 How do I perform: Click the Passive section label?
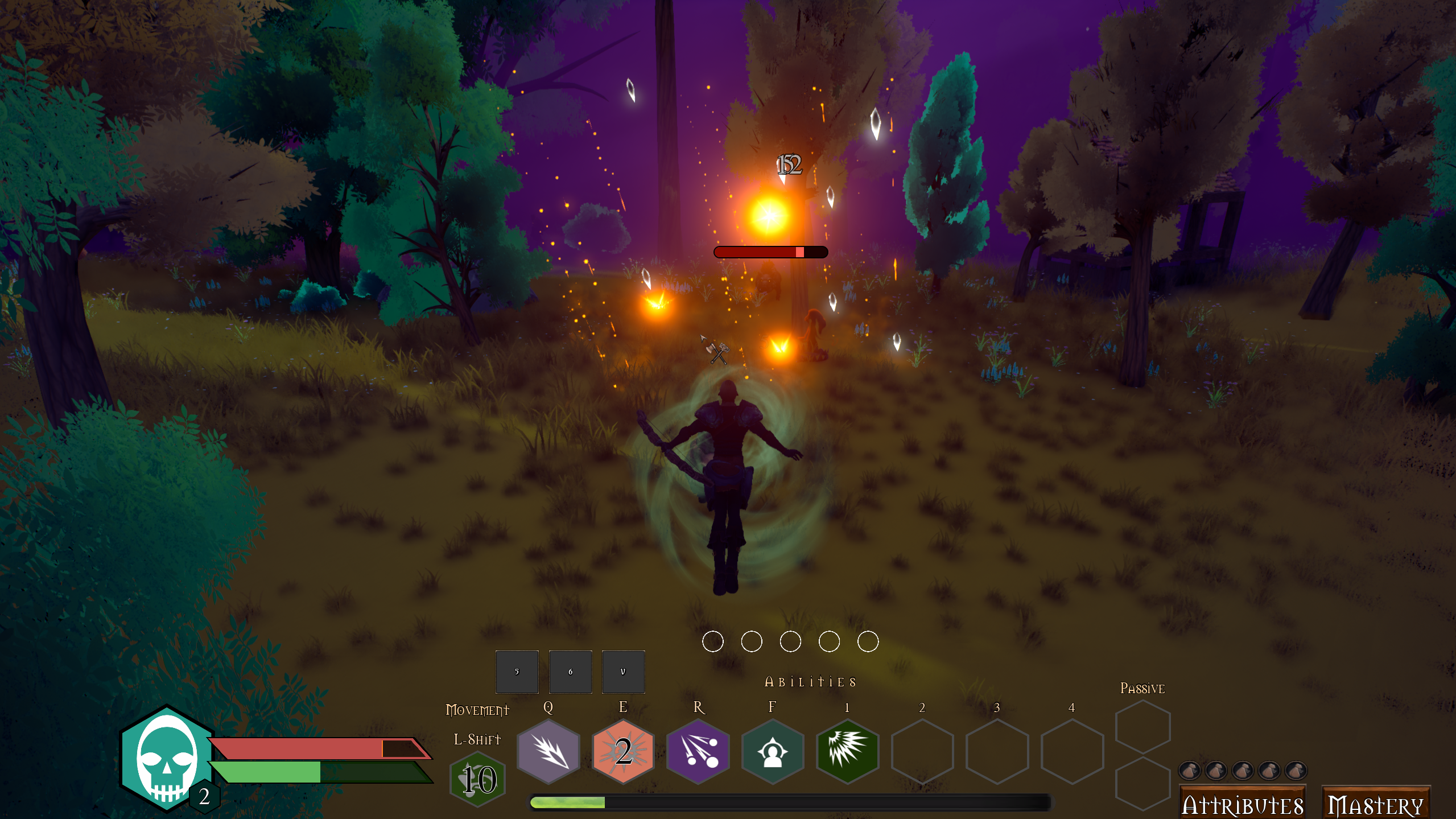1142,688
